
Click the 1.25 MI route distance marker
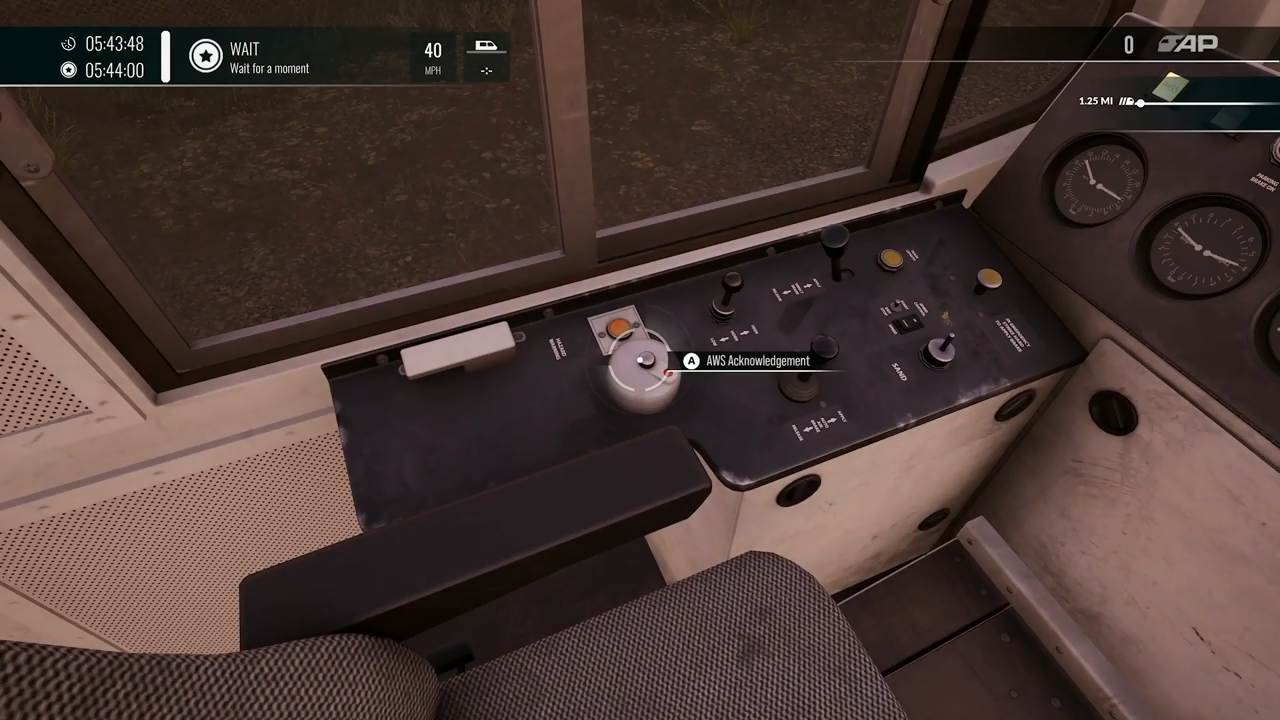[x=1096, y=101]
